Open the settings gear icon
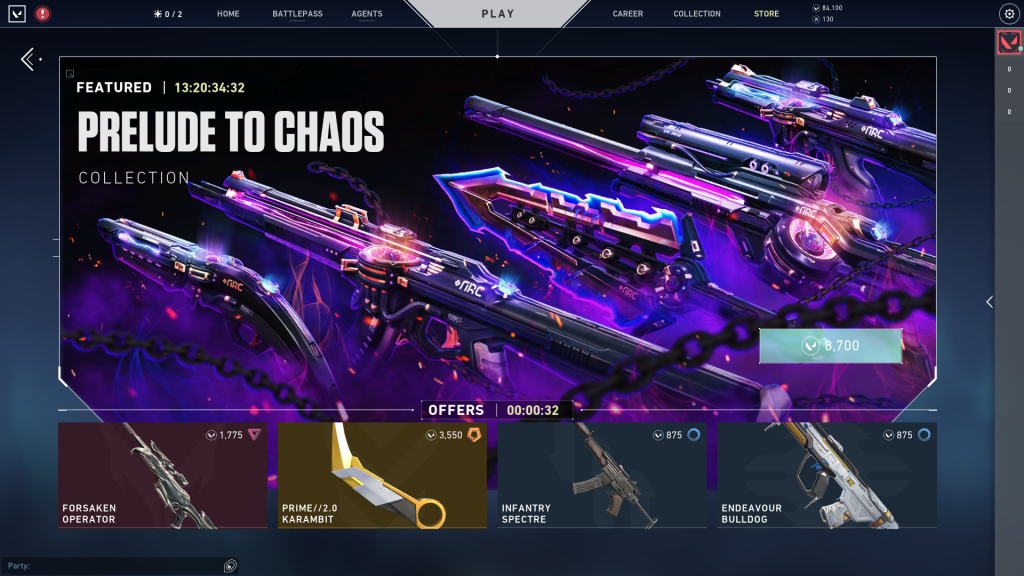Viewport: 1024px width, 576px height. pyautogui.click(x=1008, y=14)
